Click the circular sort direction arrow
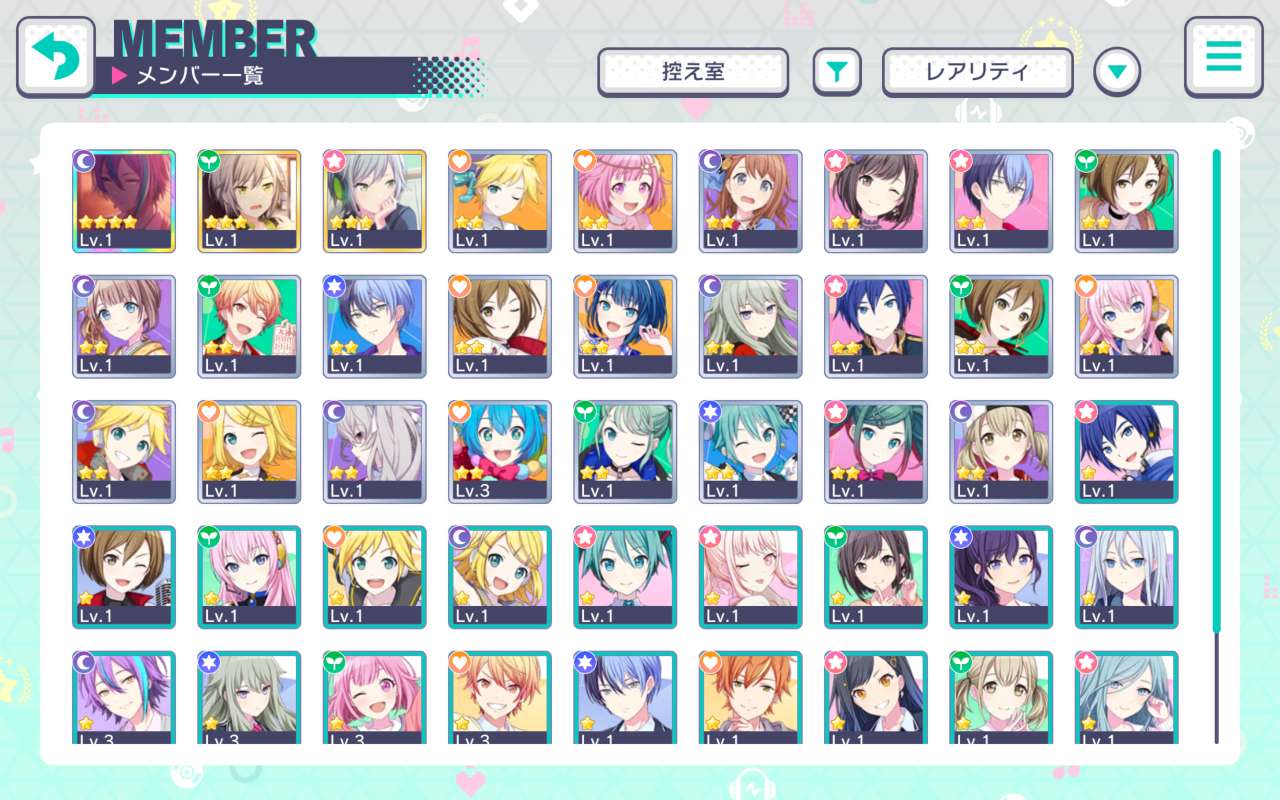The height and width of the screenshot is (800, 1280). (x=1117, y=73)
